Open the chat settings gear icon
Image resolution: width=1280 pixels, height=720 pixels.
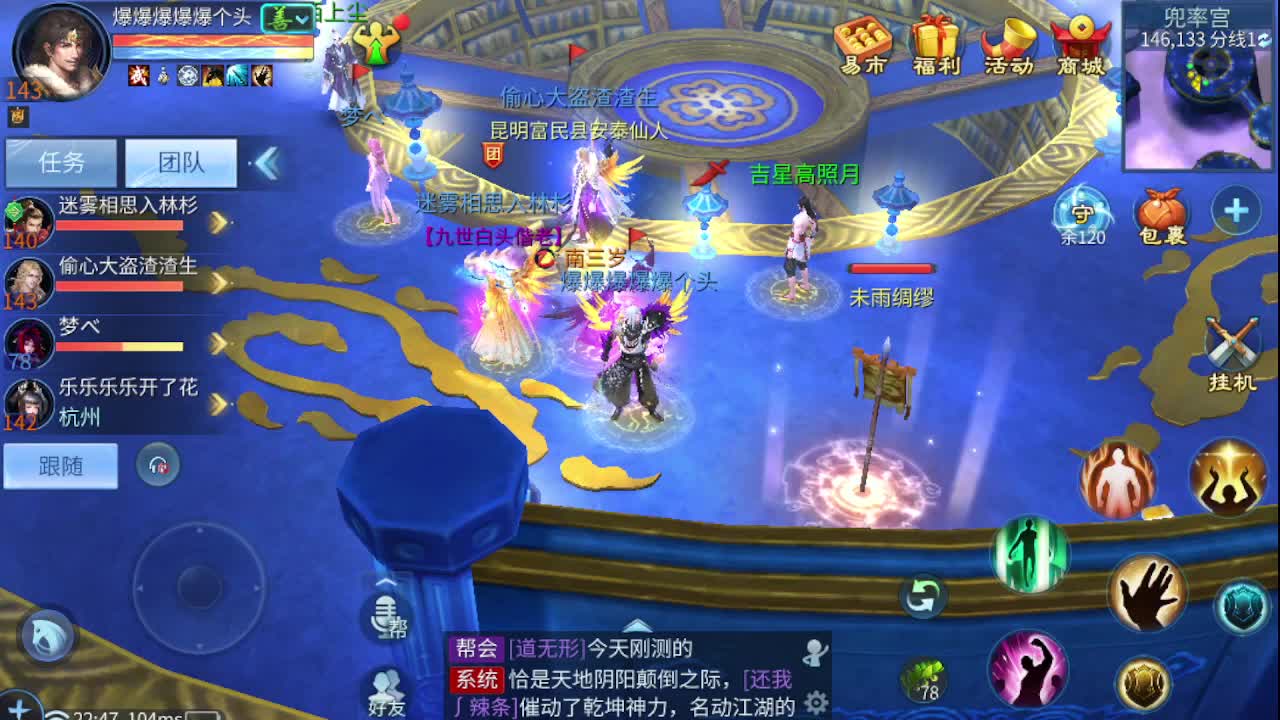(x=816, y=703)
